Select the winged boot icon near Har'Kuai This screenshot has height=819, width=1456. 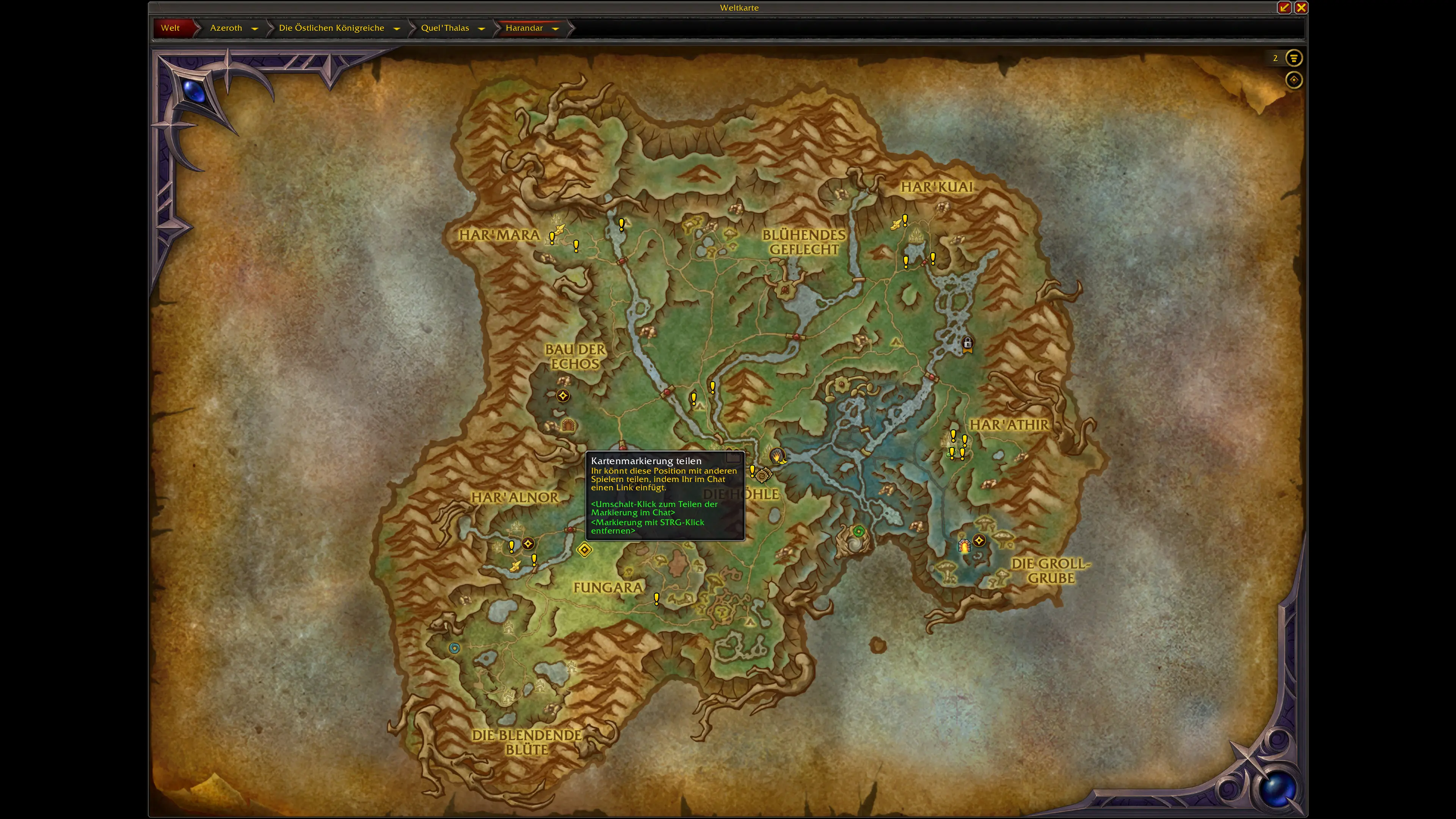click(x=896, y=224)
